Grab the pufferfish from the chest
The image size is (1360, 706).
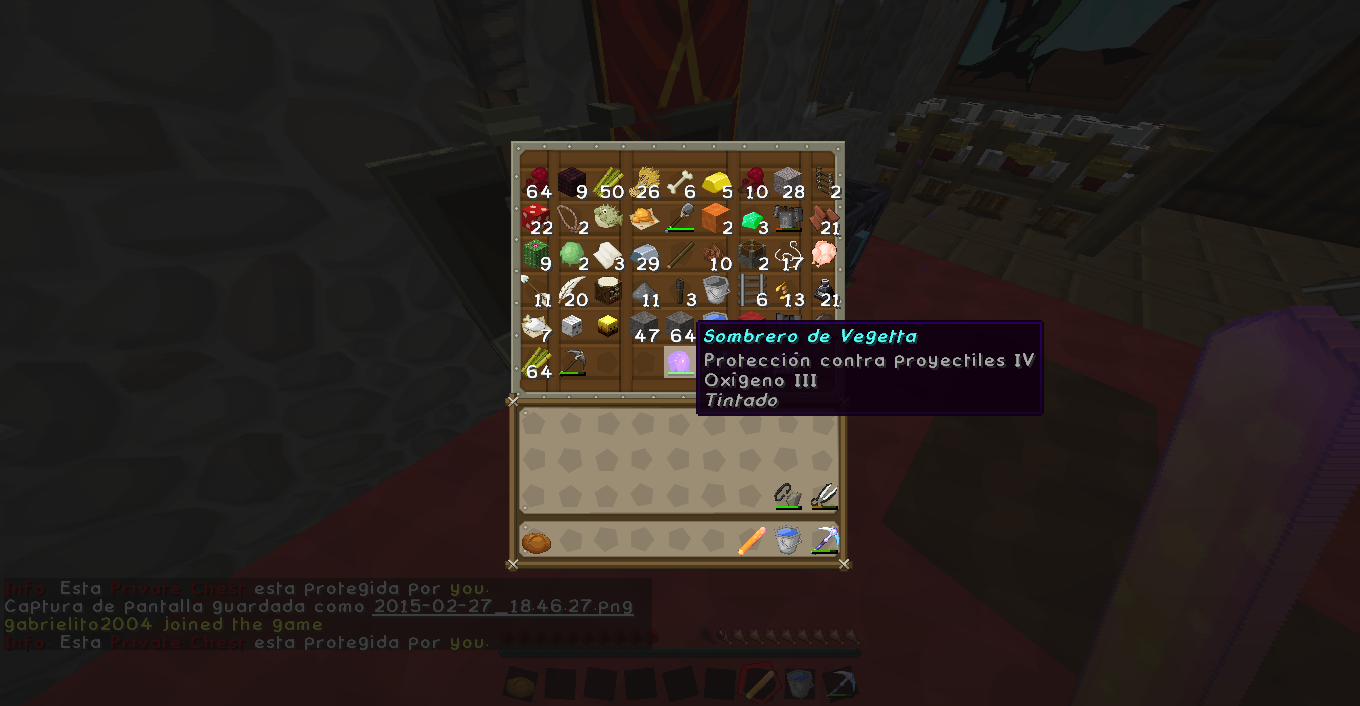(608, 217)
